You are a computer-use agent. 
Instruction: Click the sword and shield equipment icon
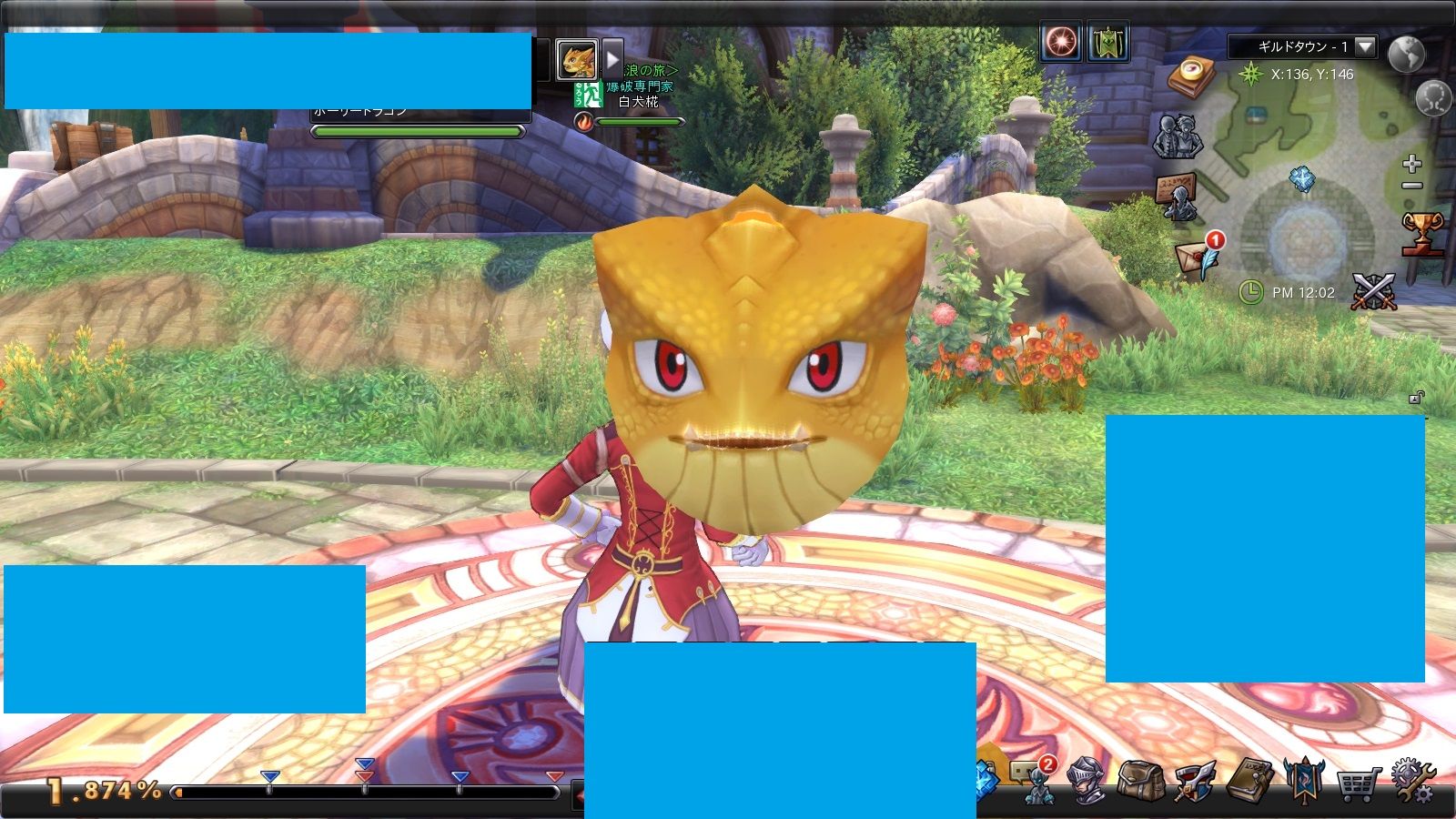1195,781
